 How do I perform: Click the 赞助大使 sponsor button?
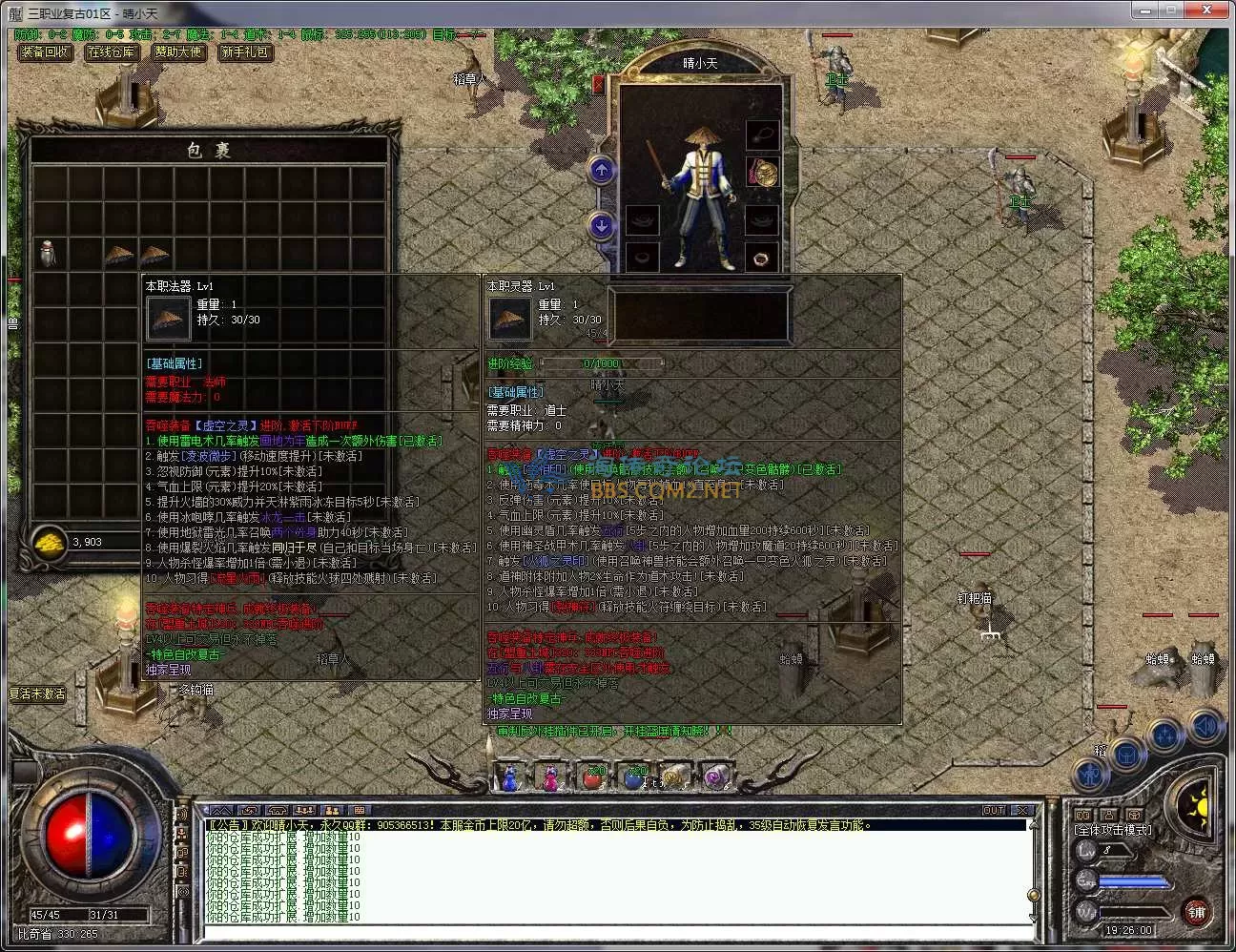(178, 52)
